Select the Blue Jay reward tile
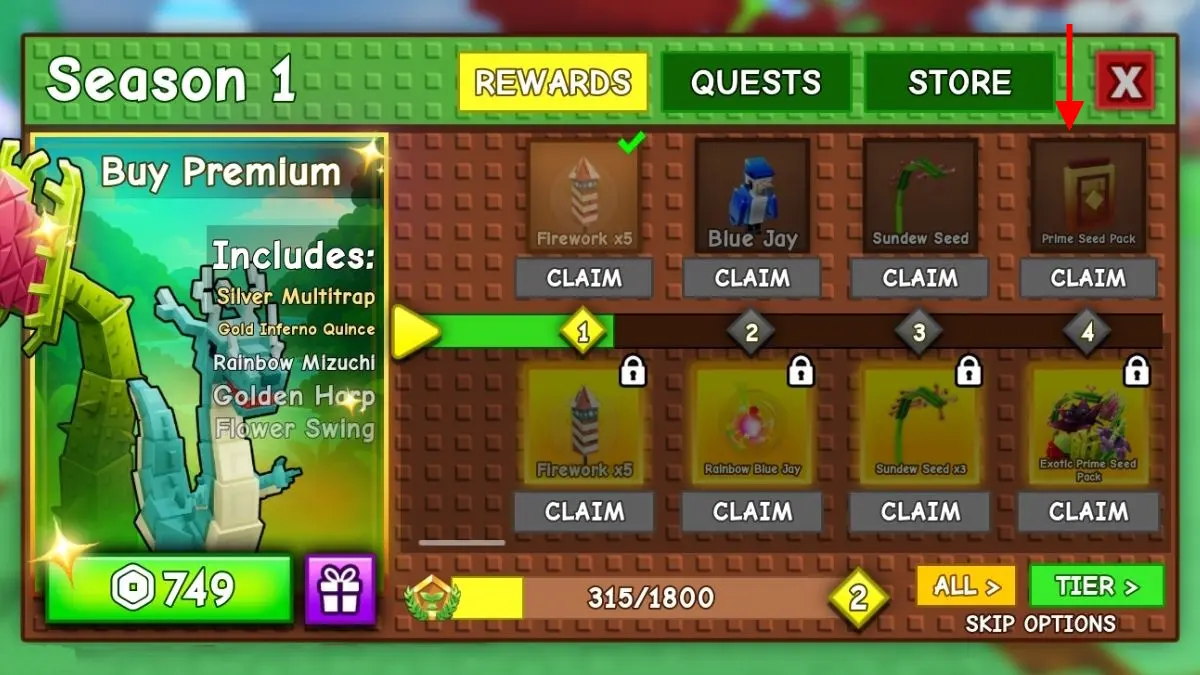Viewport: 1200px width, 675px height. tap(752, 195)
